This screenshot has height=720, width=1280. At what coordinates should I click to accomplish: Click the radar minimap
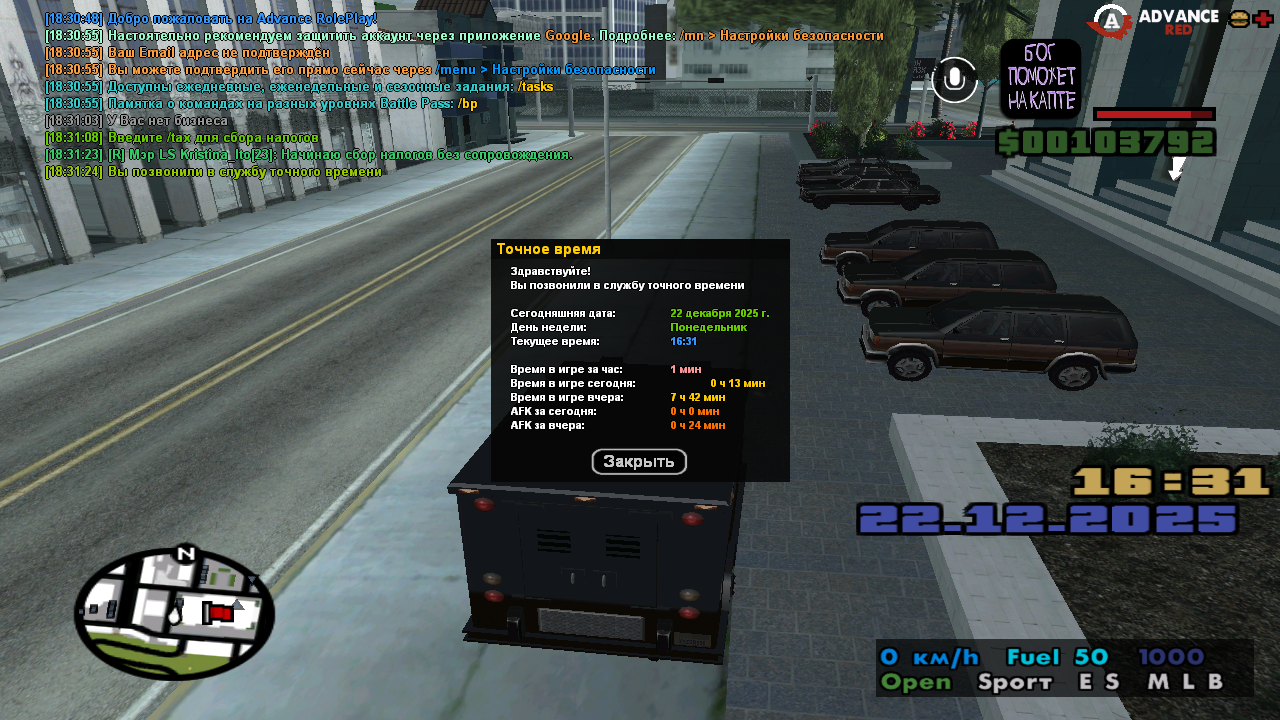pos(174,613)
